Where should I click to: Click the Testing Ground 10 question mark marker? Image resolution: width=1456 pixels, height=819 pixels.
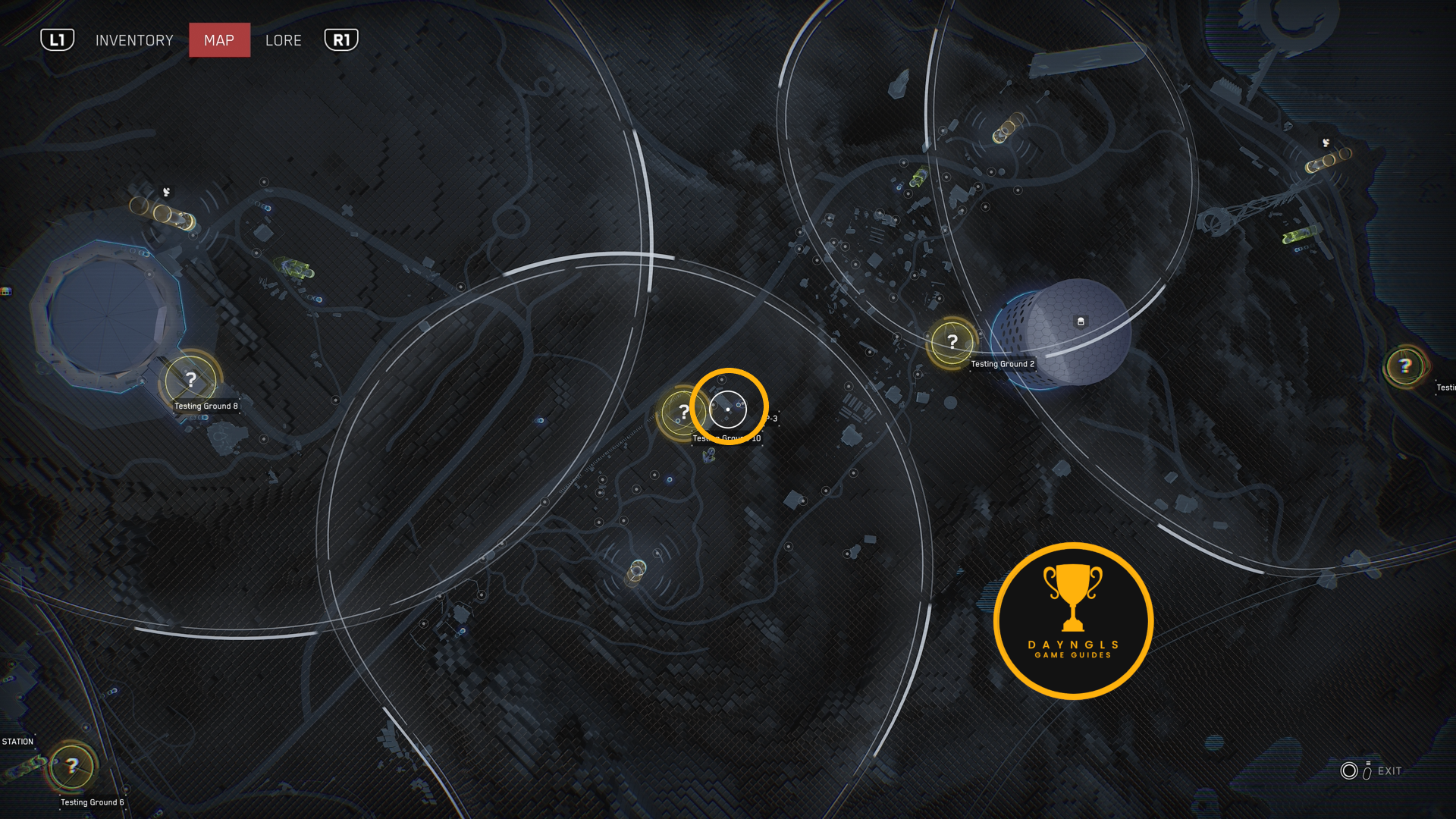(x=682, y=412)
